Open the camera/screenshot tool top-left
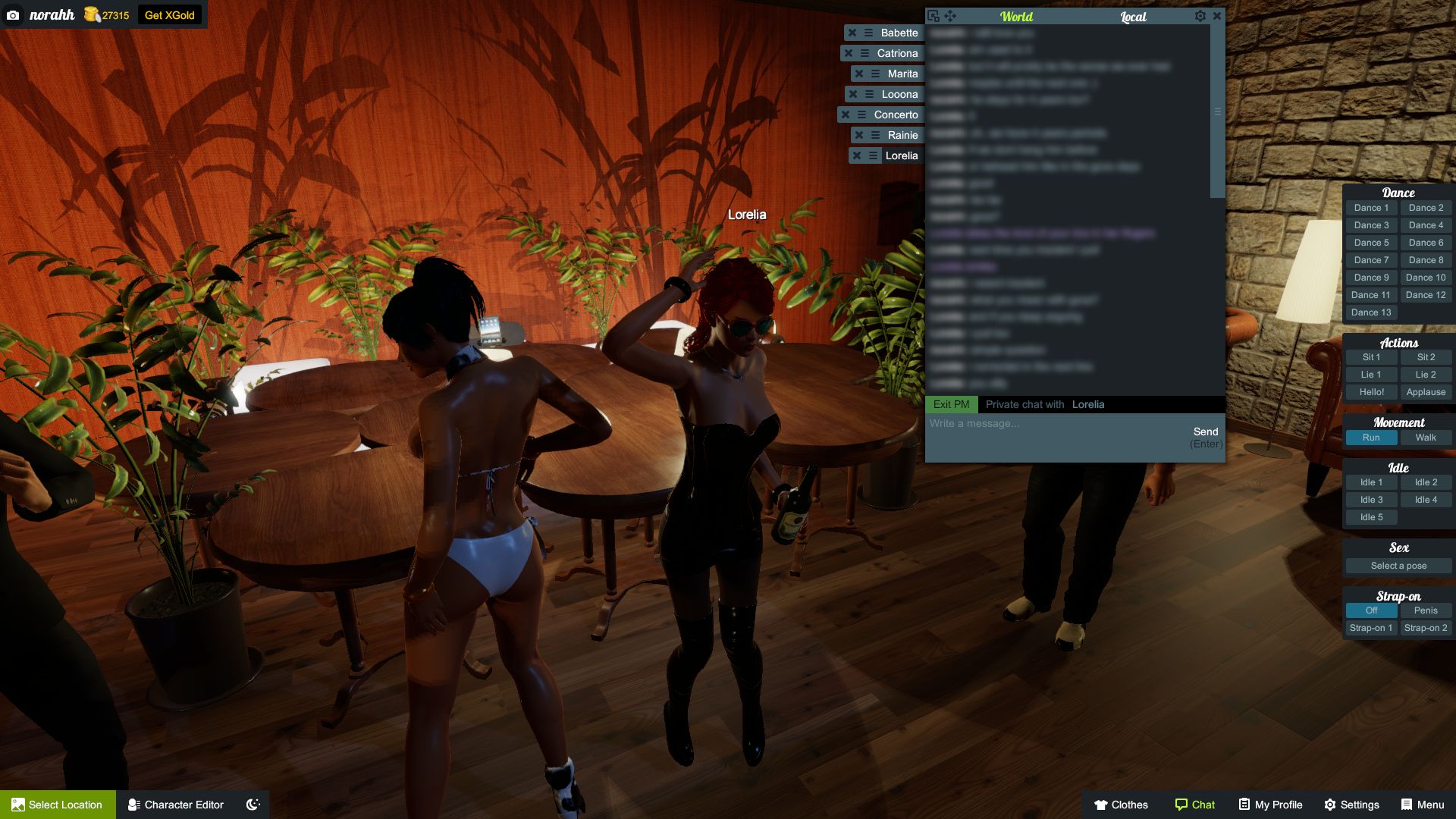 coord(14,14)
